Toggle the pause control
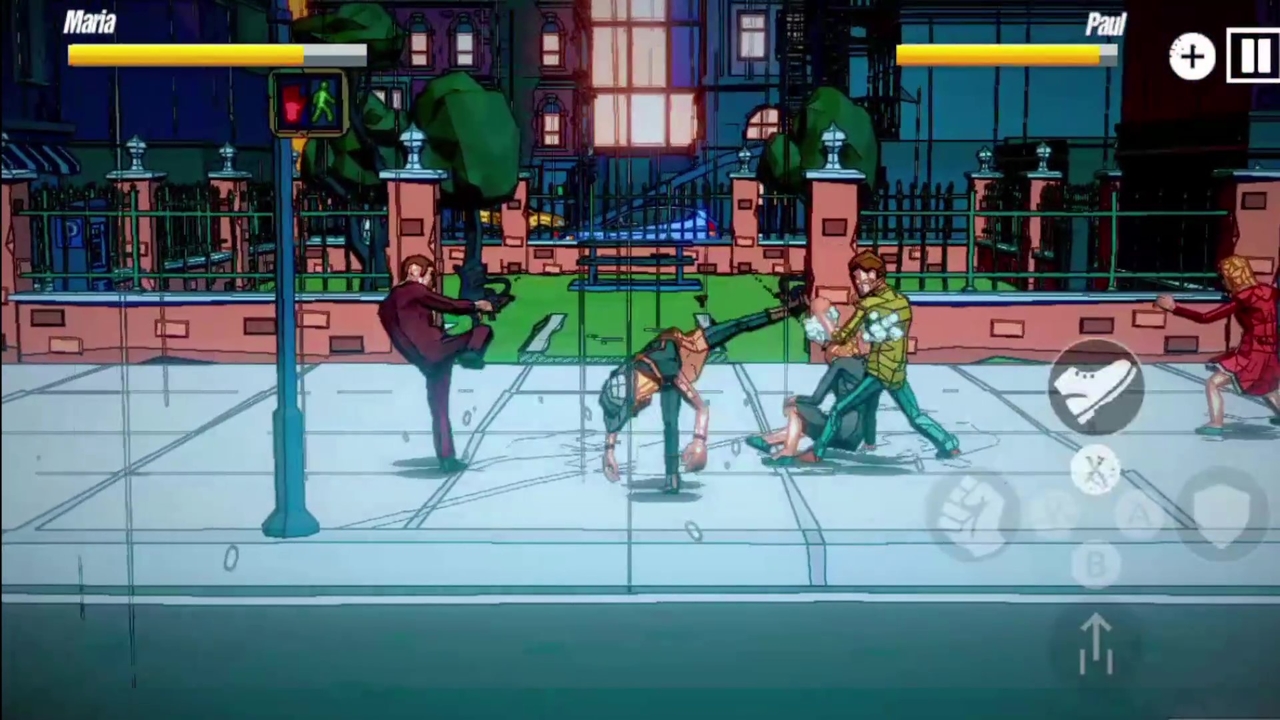The height and width of the screenshot is (720, 1280). pos(1254,57)
